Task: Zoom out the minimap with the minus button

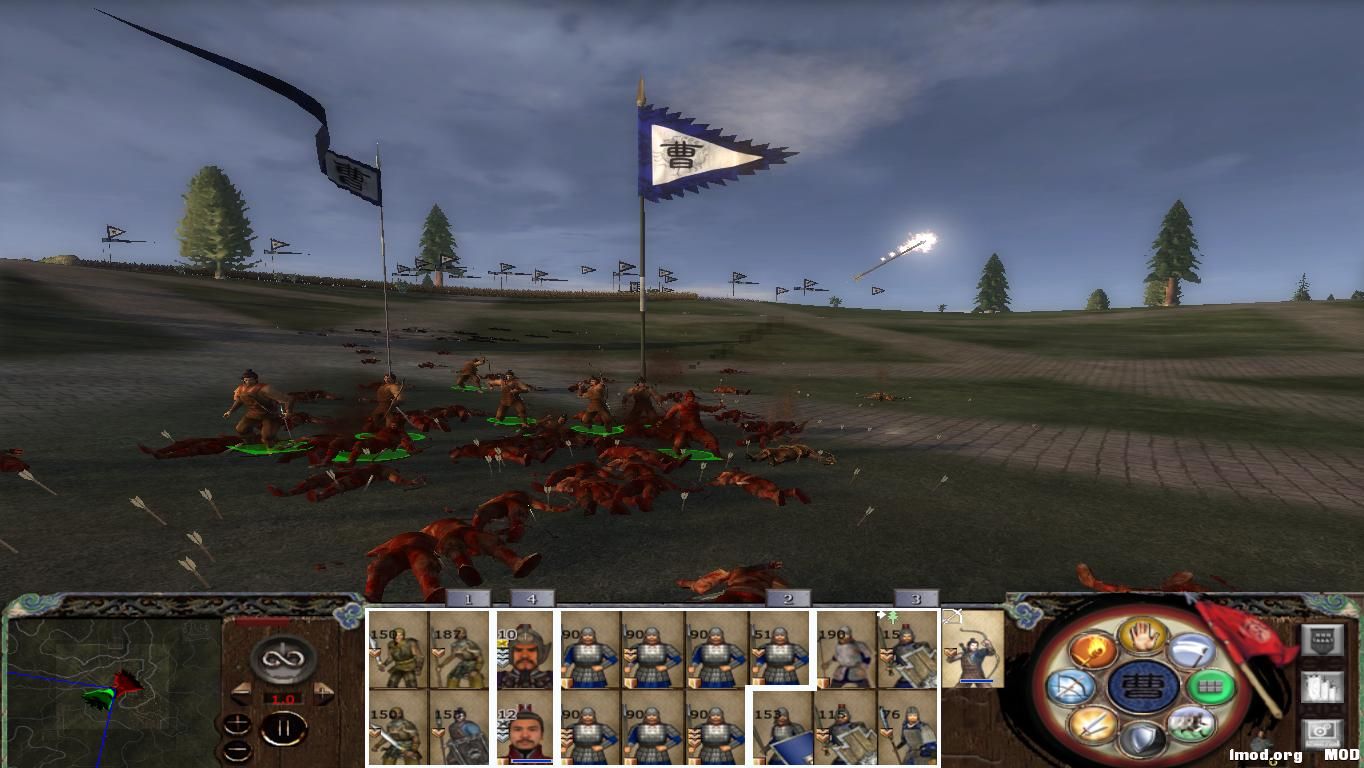Action: (x=238, y=751)
